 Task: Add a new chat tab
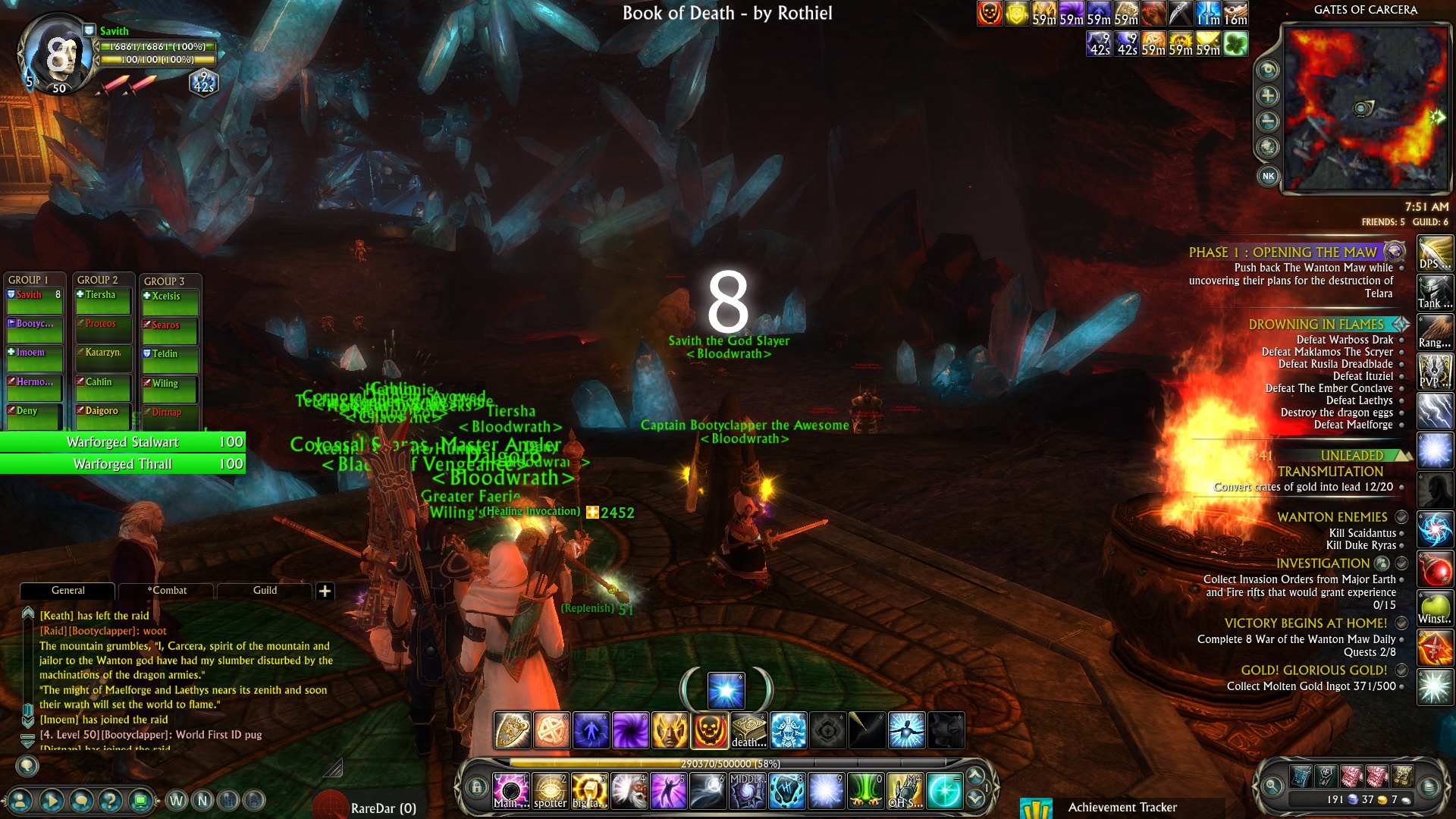pos(325,591)
